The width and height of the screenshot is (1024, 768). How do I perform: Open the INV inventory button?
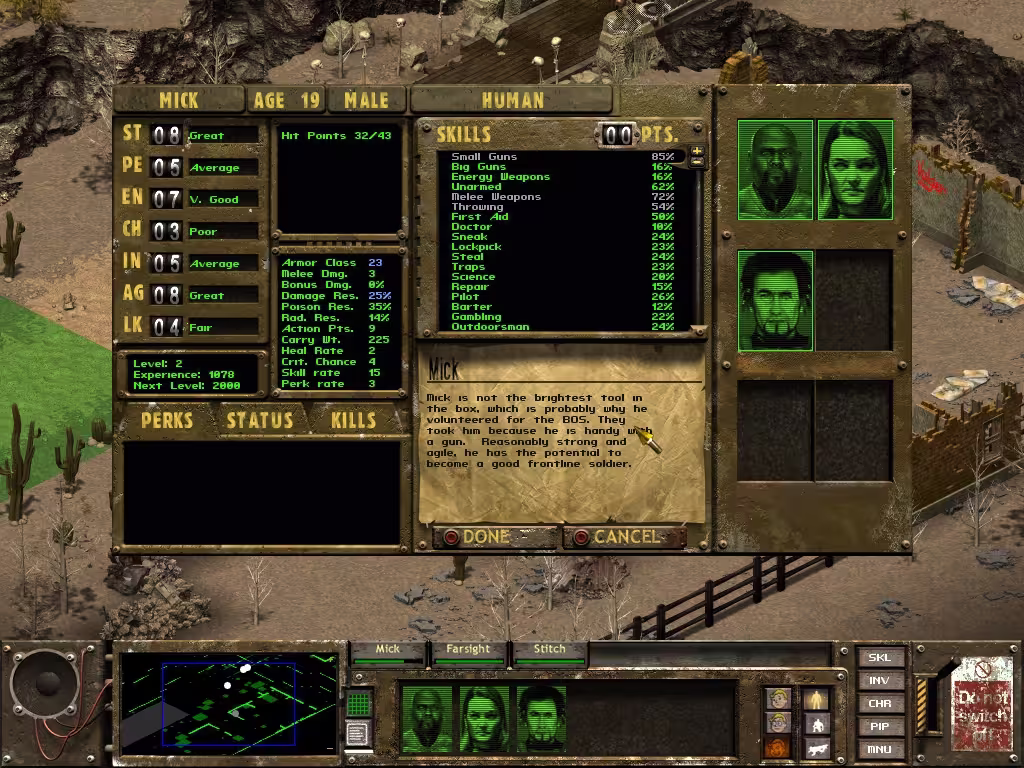[x=880, y=681]
